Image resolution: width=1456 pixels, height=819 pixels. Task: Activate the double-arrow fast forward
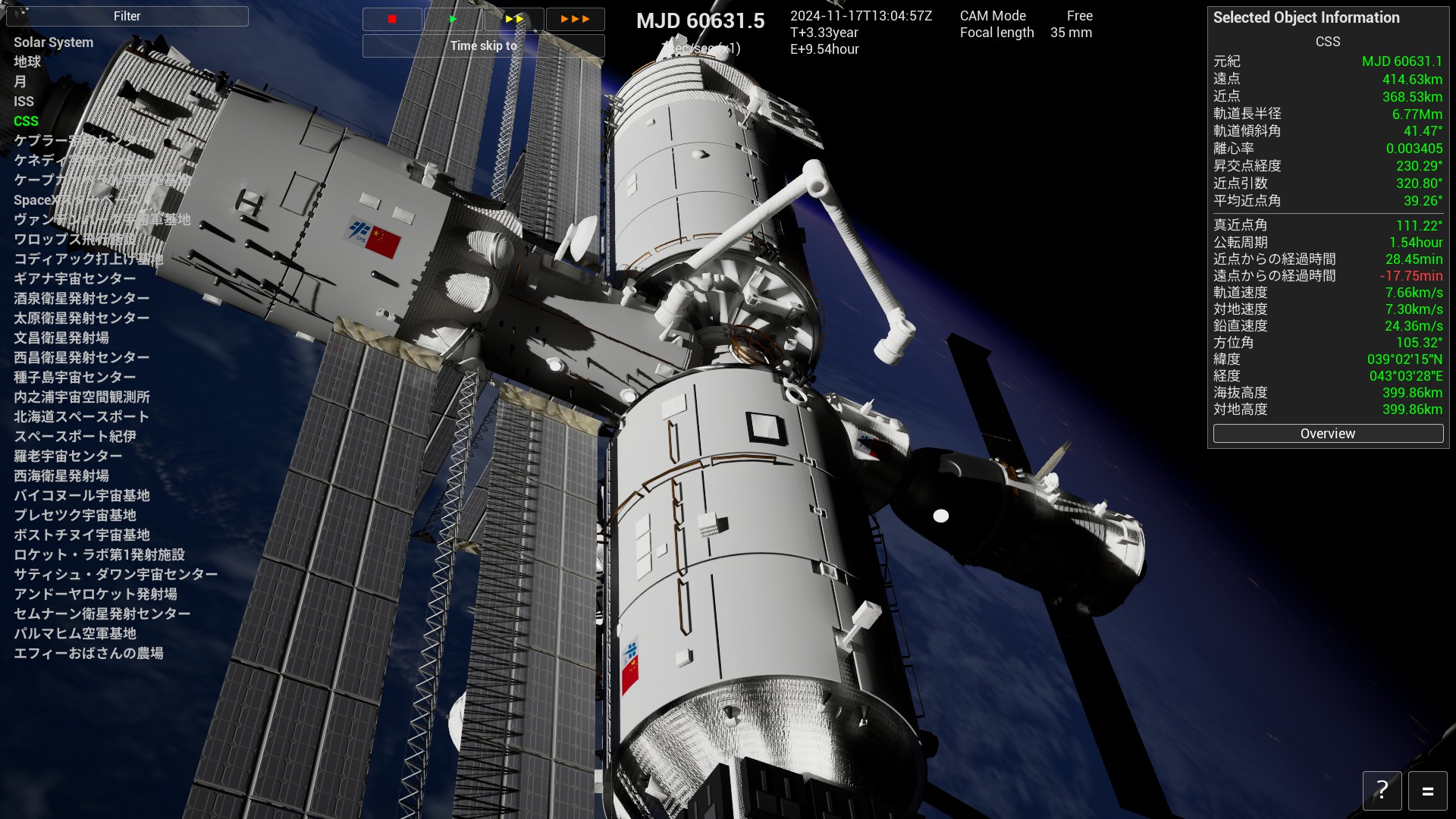click(514, 19)
